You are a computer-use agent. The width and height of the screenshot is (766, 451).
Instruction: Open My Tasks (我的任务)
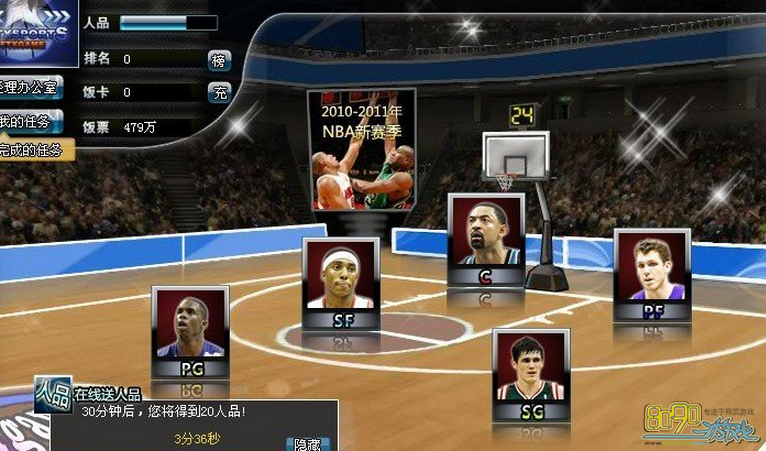click(30, 121)
